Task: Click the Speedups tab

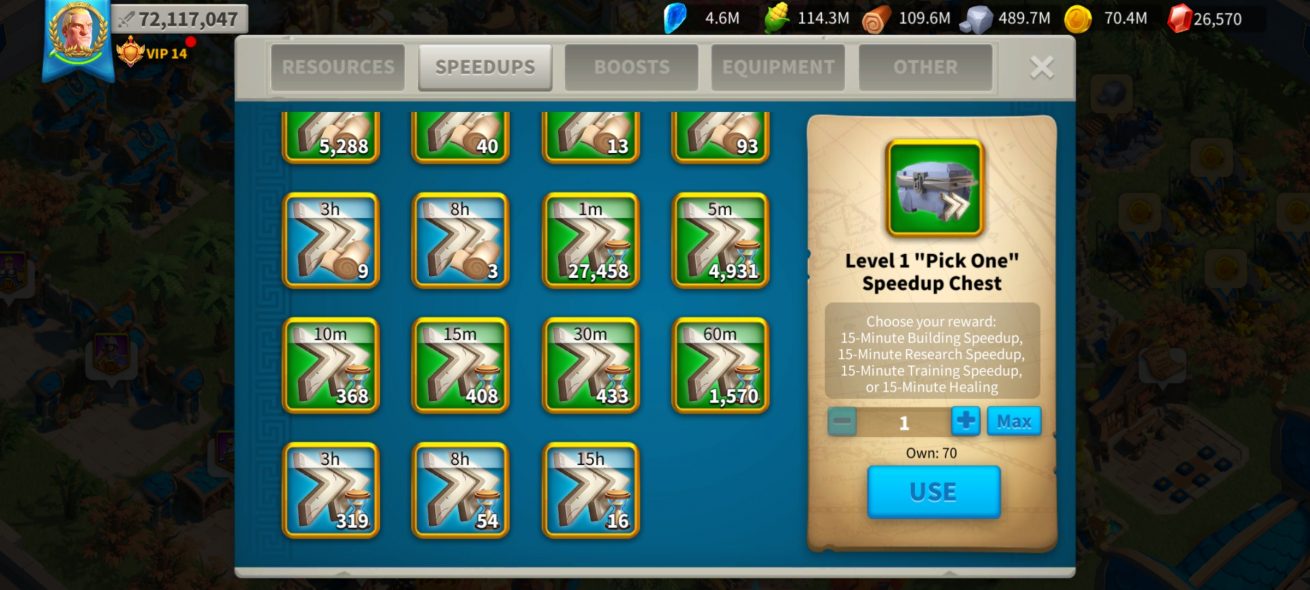Action: (x=485, y=67)
